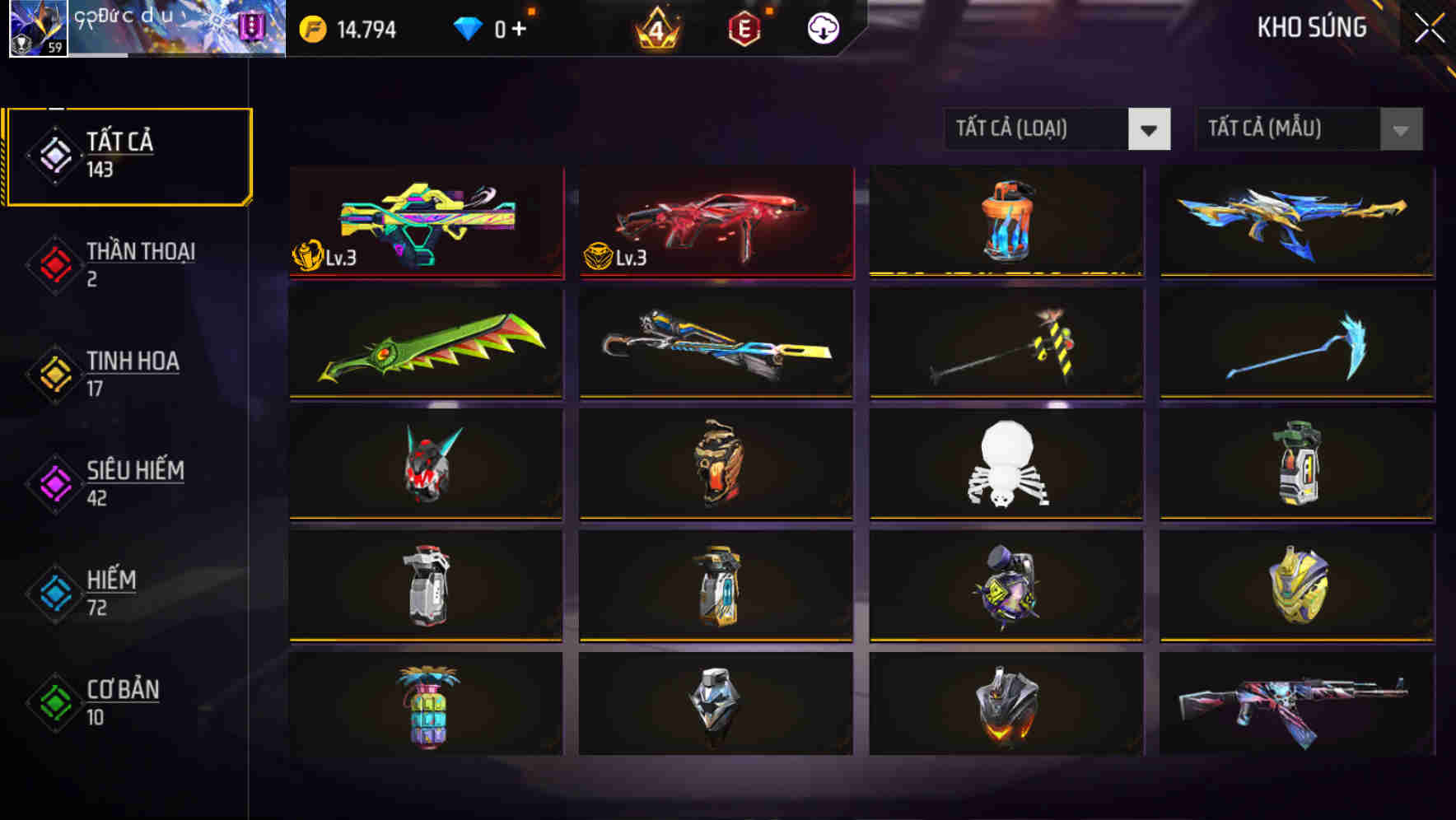Select the blue HIẾM rarity icon
Viewport: 1456px width, 820px height.
click(54, 593)
